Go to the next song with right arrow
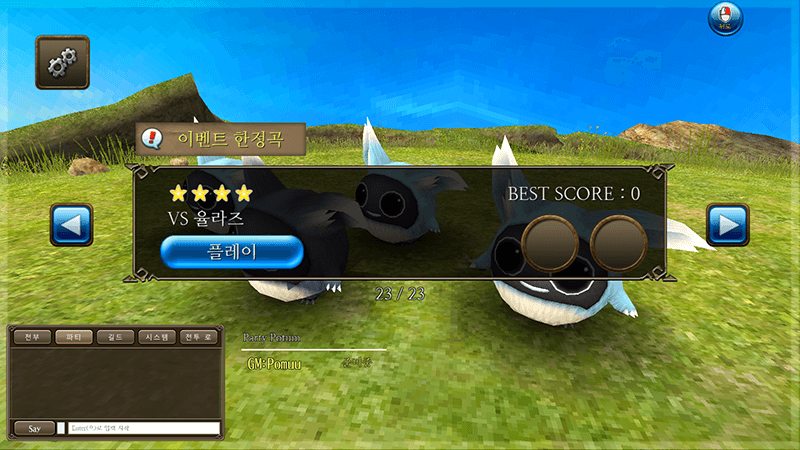The image size is (800, 450). pyautogui.click(x=727, y=225)
